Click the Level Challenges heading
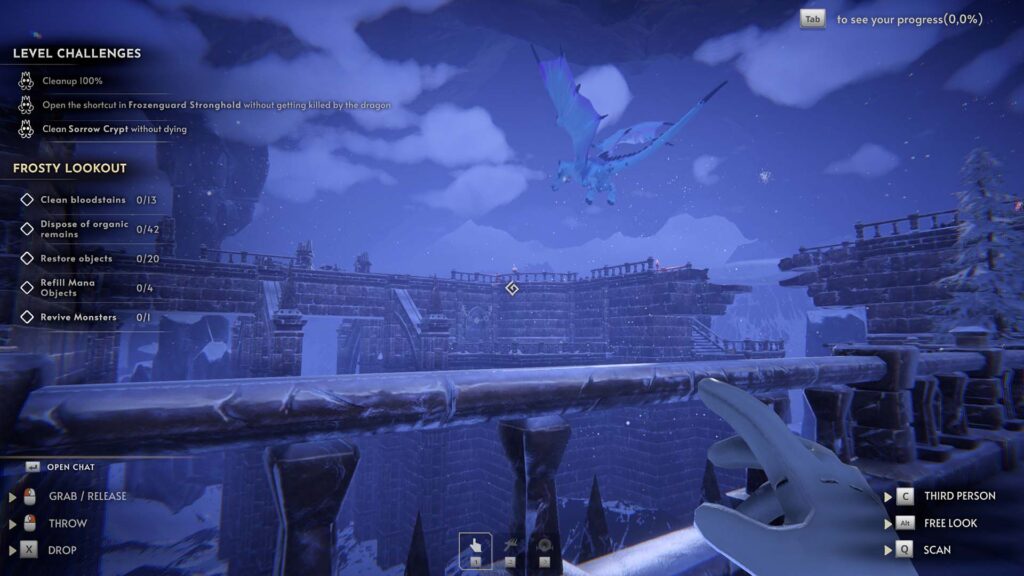This screenshot has height=576, width=1024. click(77, 54)
